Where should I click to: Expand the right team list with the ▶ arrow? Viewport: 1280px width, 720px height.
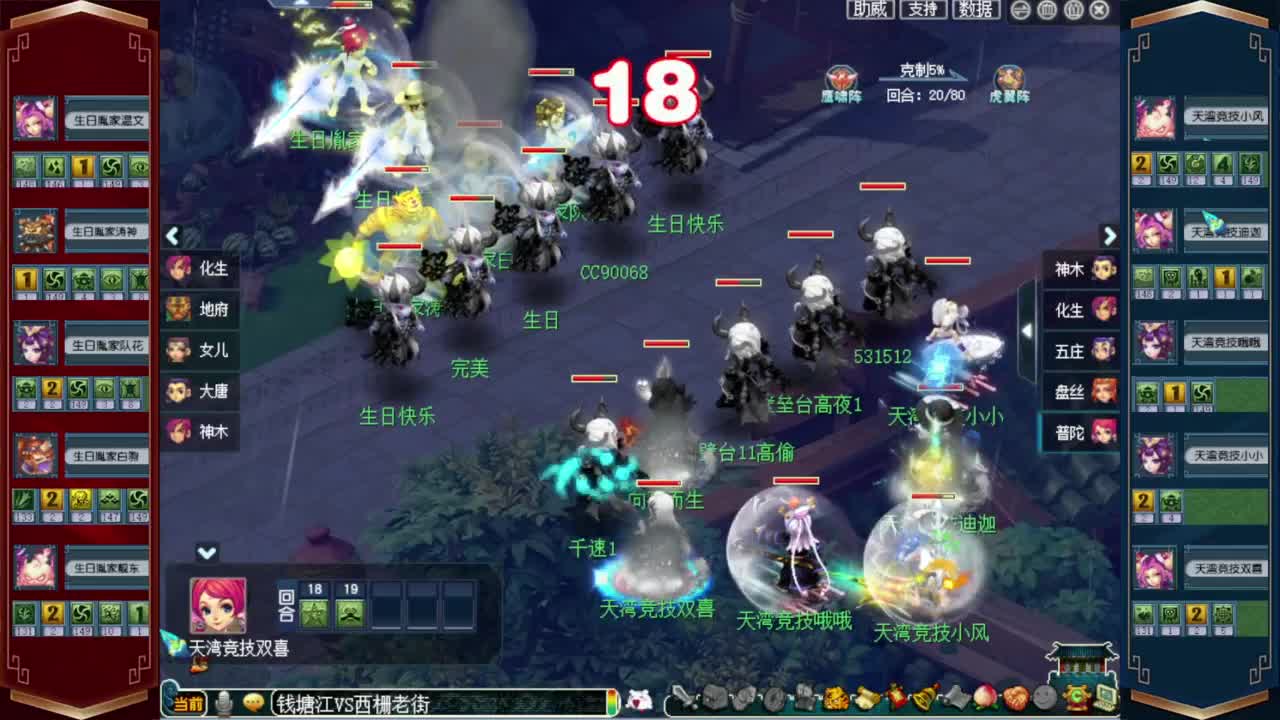pyautogui.click(x=1110, y=237)
